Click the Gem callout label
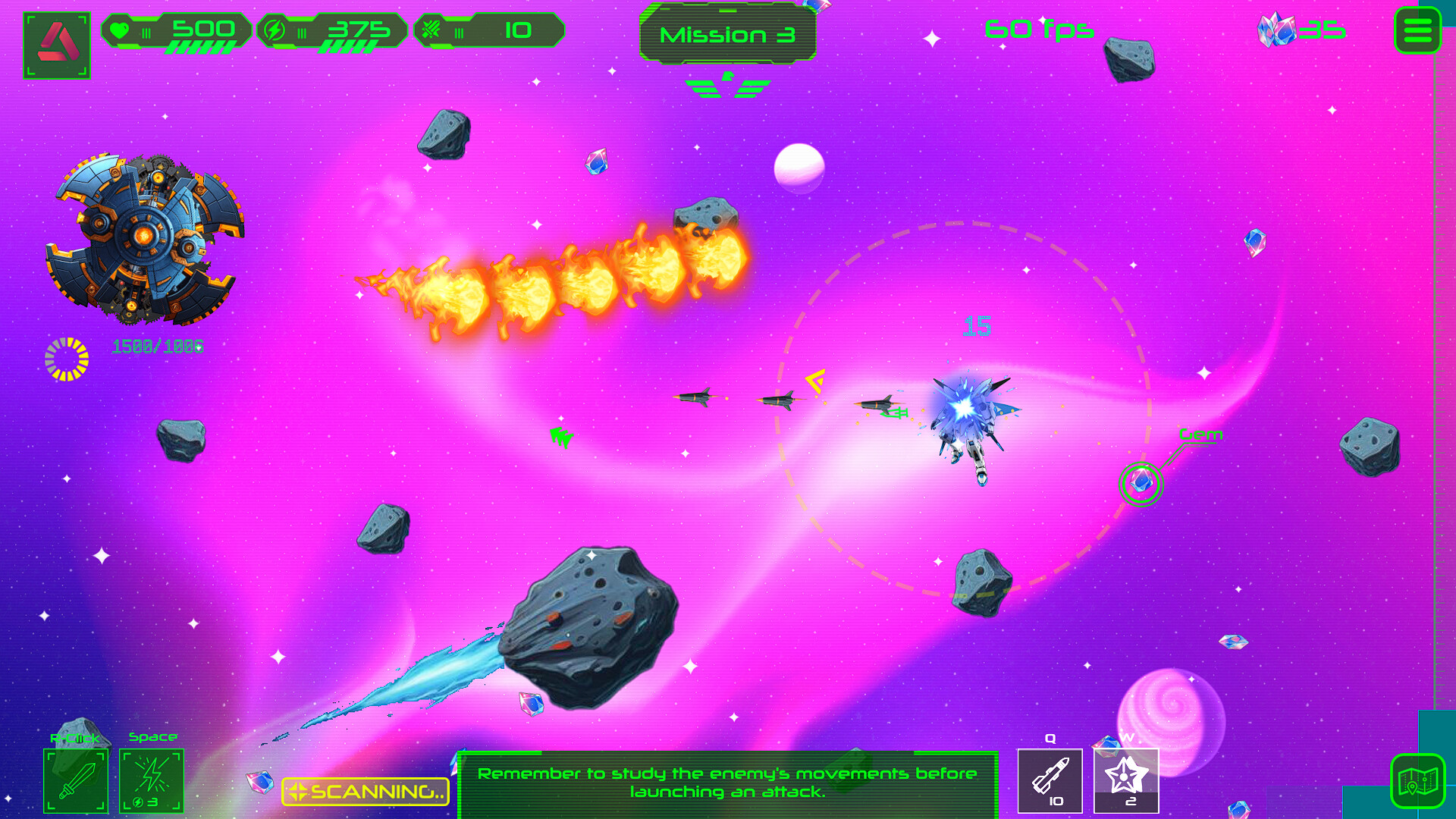The image size is (1456, 819). click(1201, 435)
